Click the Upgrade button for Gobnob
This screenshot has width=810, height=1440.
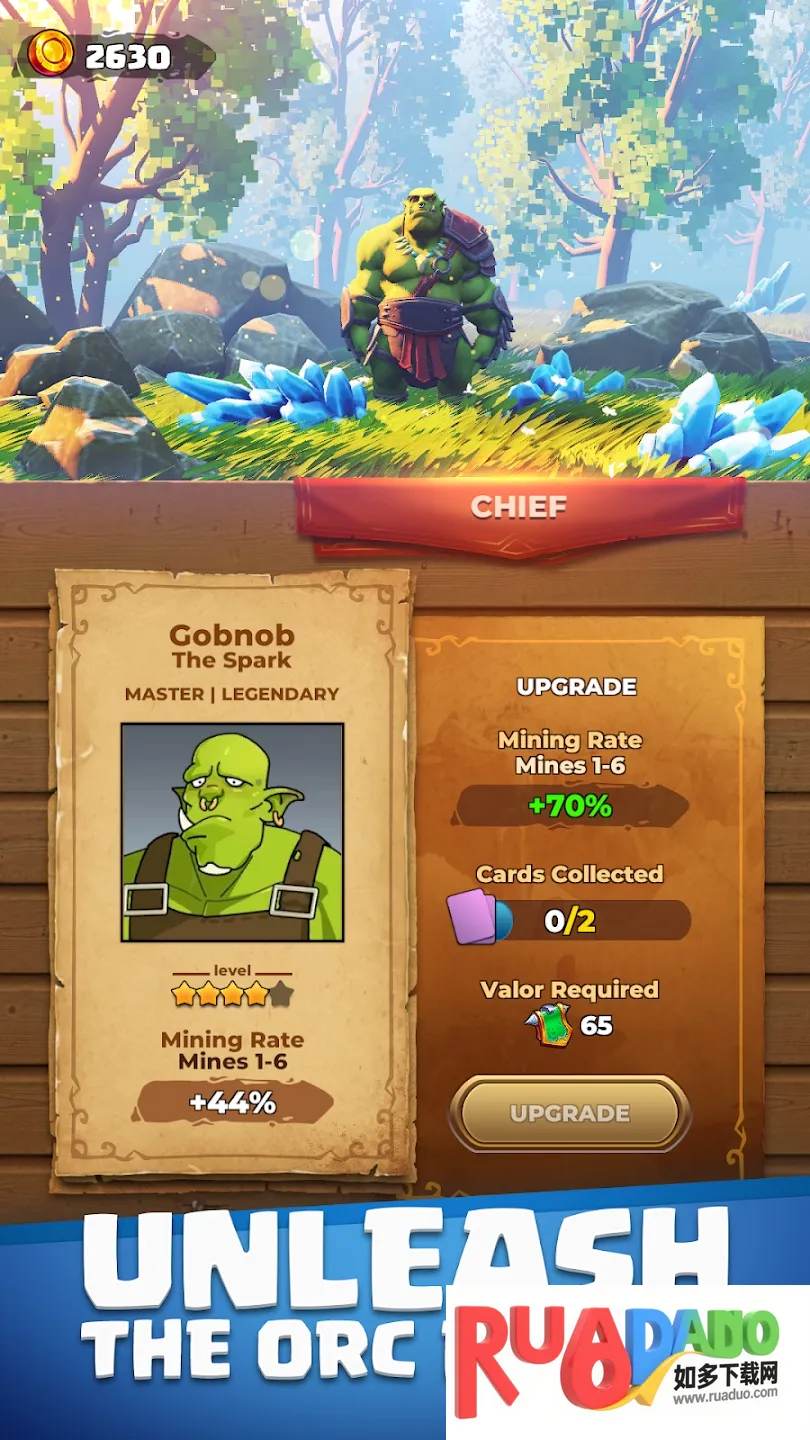point(569,1113)
